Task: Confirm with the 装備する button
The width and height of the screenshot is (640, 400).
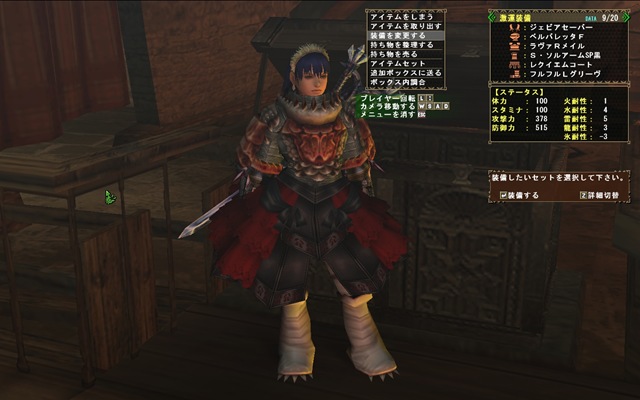Action: pos(519,194)
